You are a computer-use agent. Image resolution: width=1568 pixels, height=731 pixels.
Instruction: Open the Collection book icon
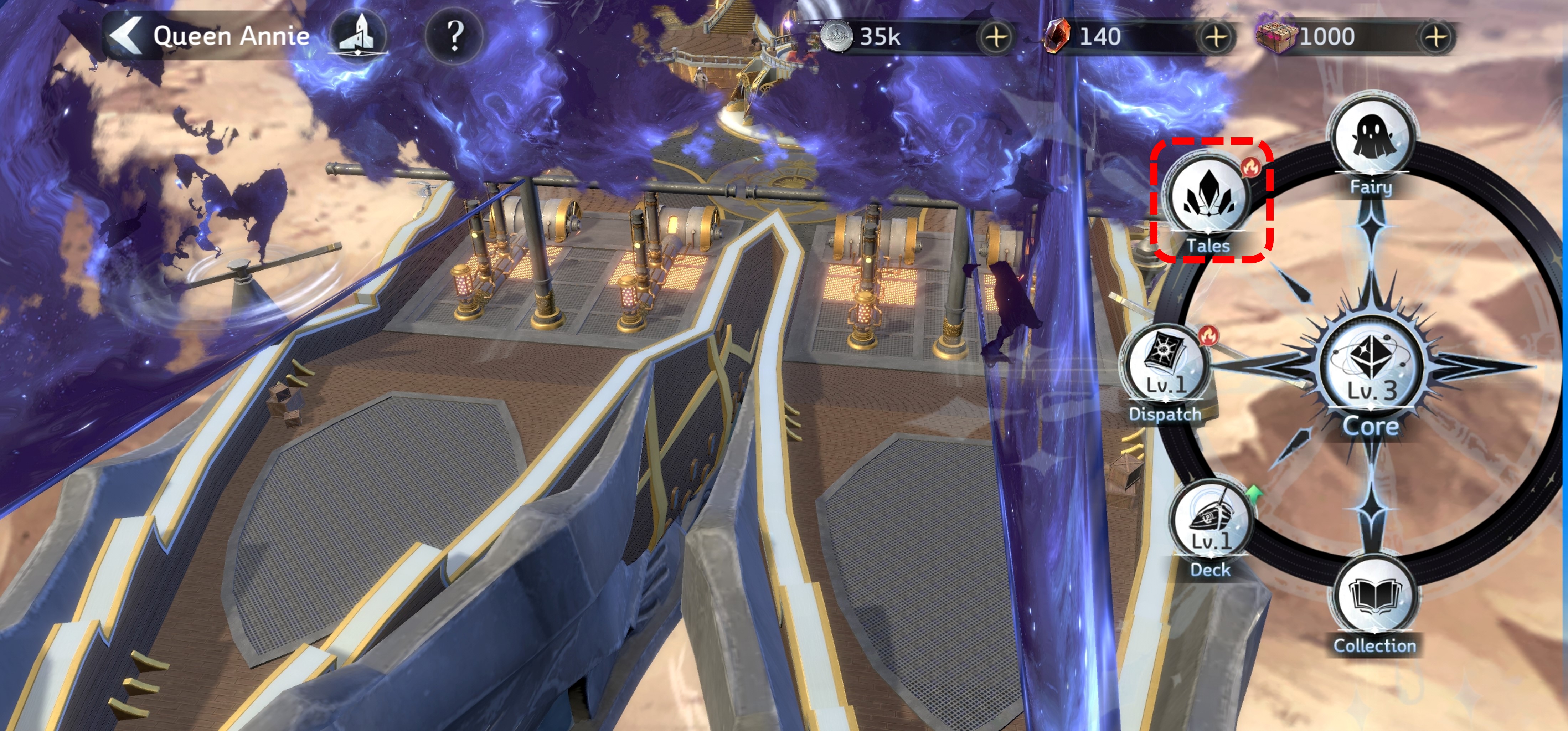(1374, 598)
